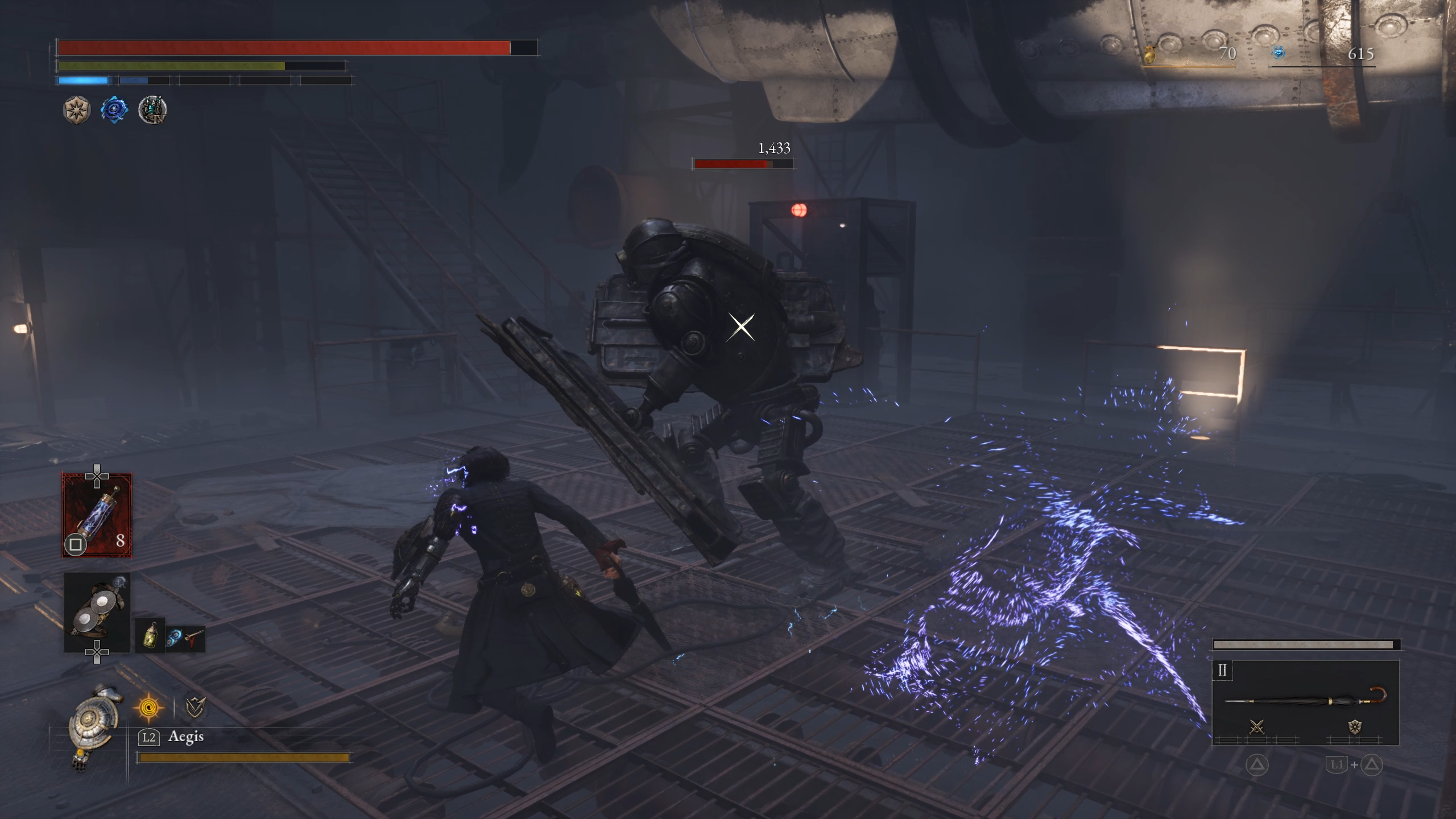
Task: Select the goggles item in lower belt slot
Action: 97,613
